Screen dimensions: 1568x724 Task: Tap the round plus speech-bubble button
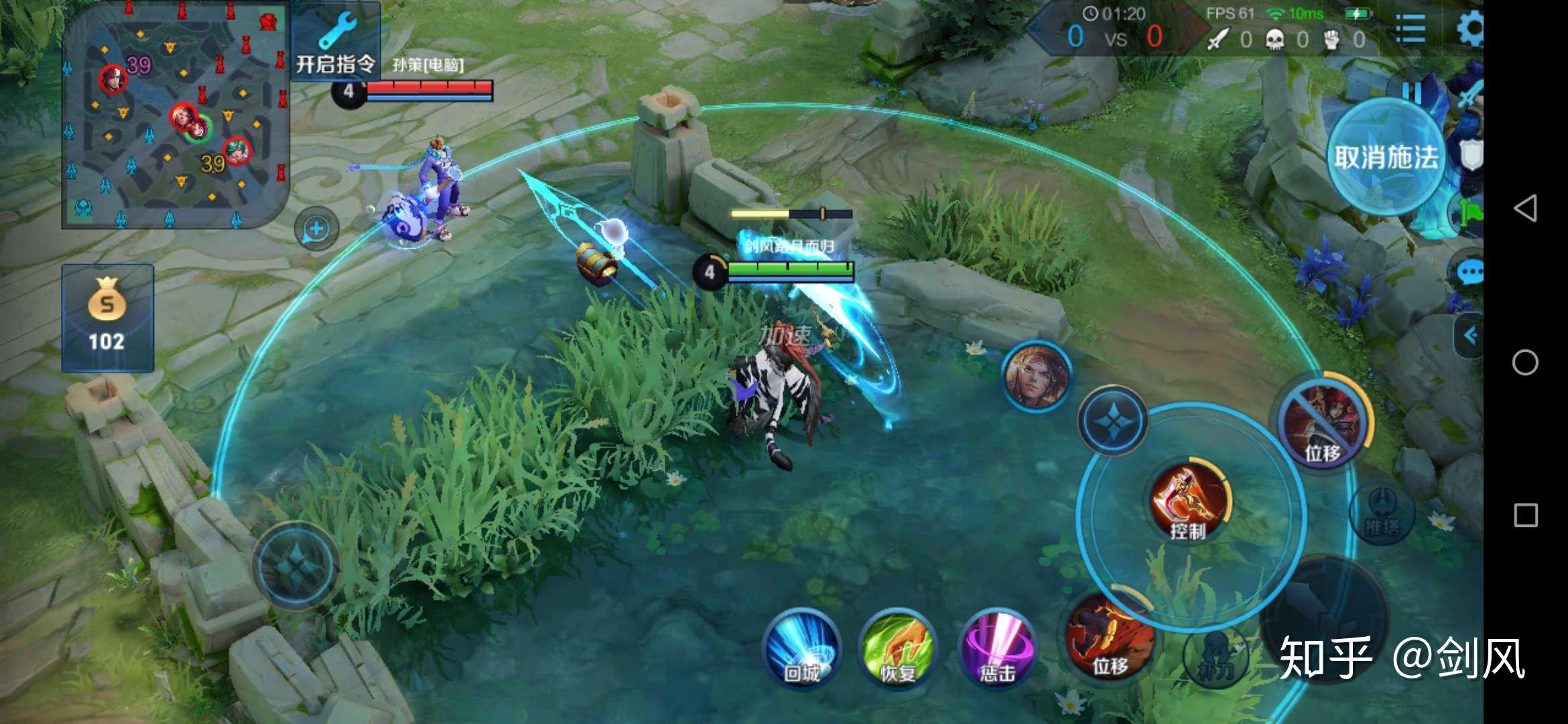(x=316, y=229)
